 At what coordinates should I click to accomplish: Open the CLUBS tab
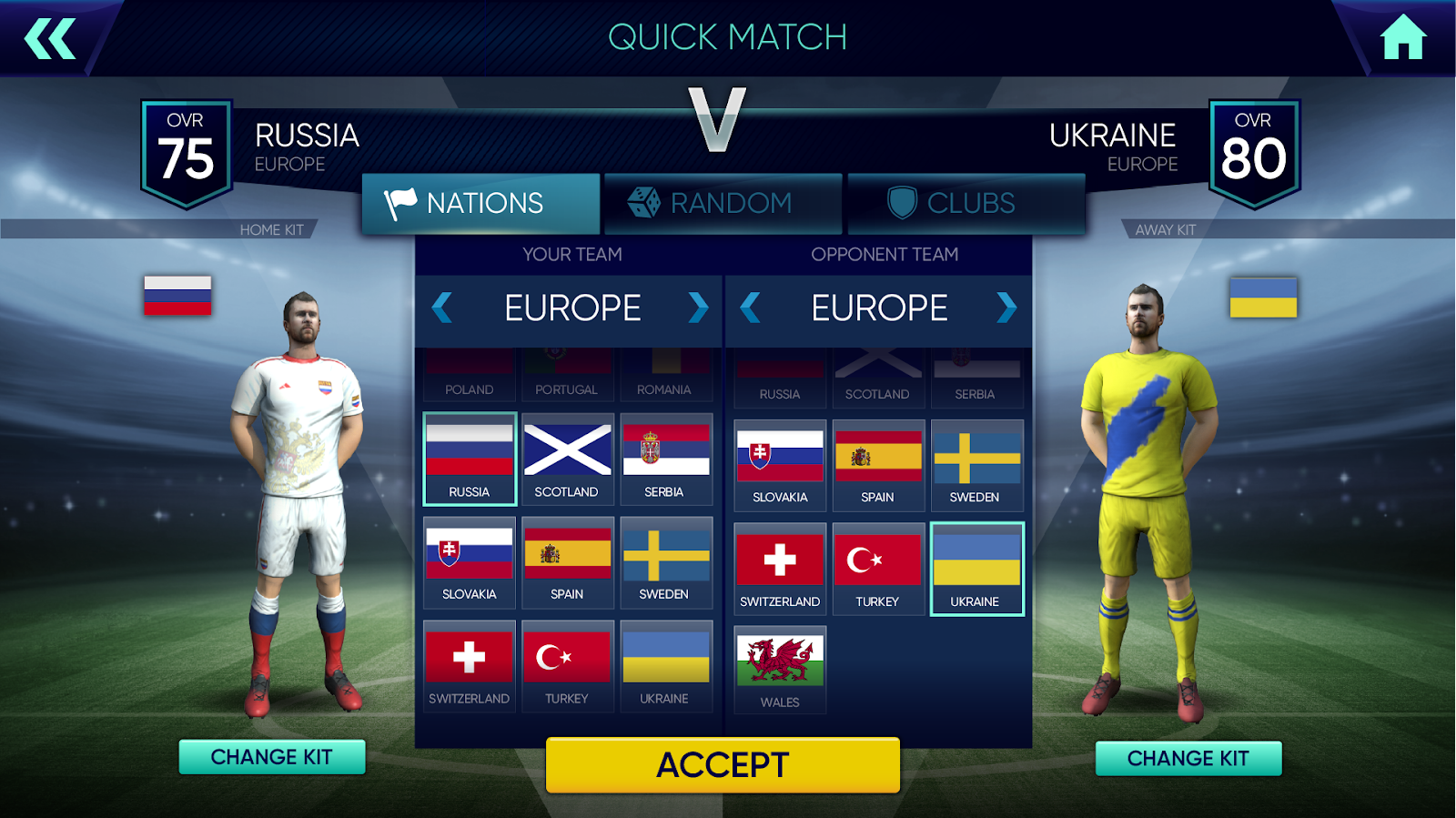(x=966, y=203)
